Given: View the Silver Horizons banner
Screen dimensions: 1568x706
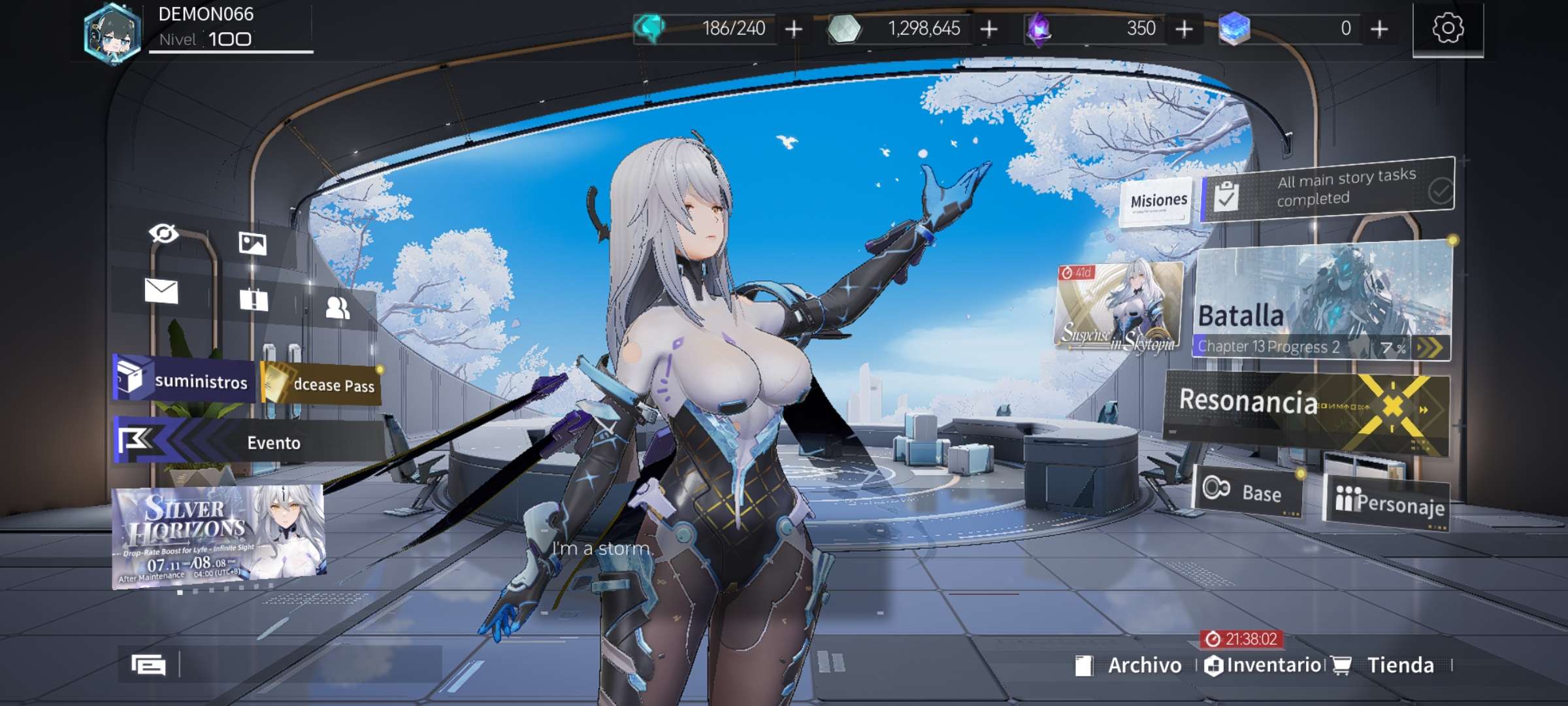Looking at the screenshot, I should click(219, 536).
